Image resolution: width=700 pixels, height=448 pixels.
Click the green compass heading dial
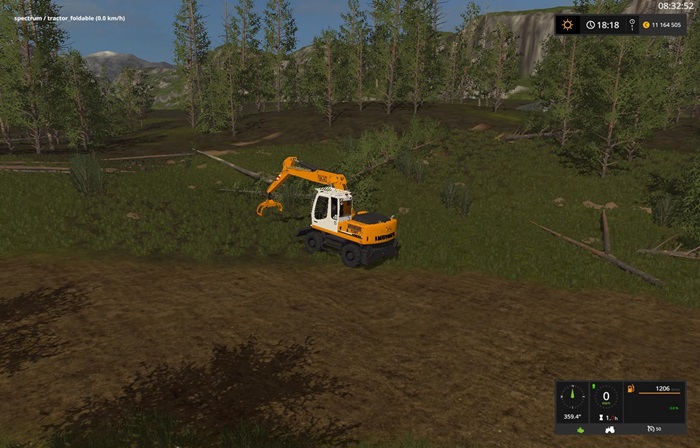click(x=571, y=397)
